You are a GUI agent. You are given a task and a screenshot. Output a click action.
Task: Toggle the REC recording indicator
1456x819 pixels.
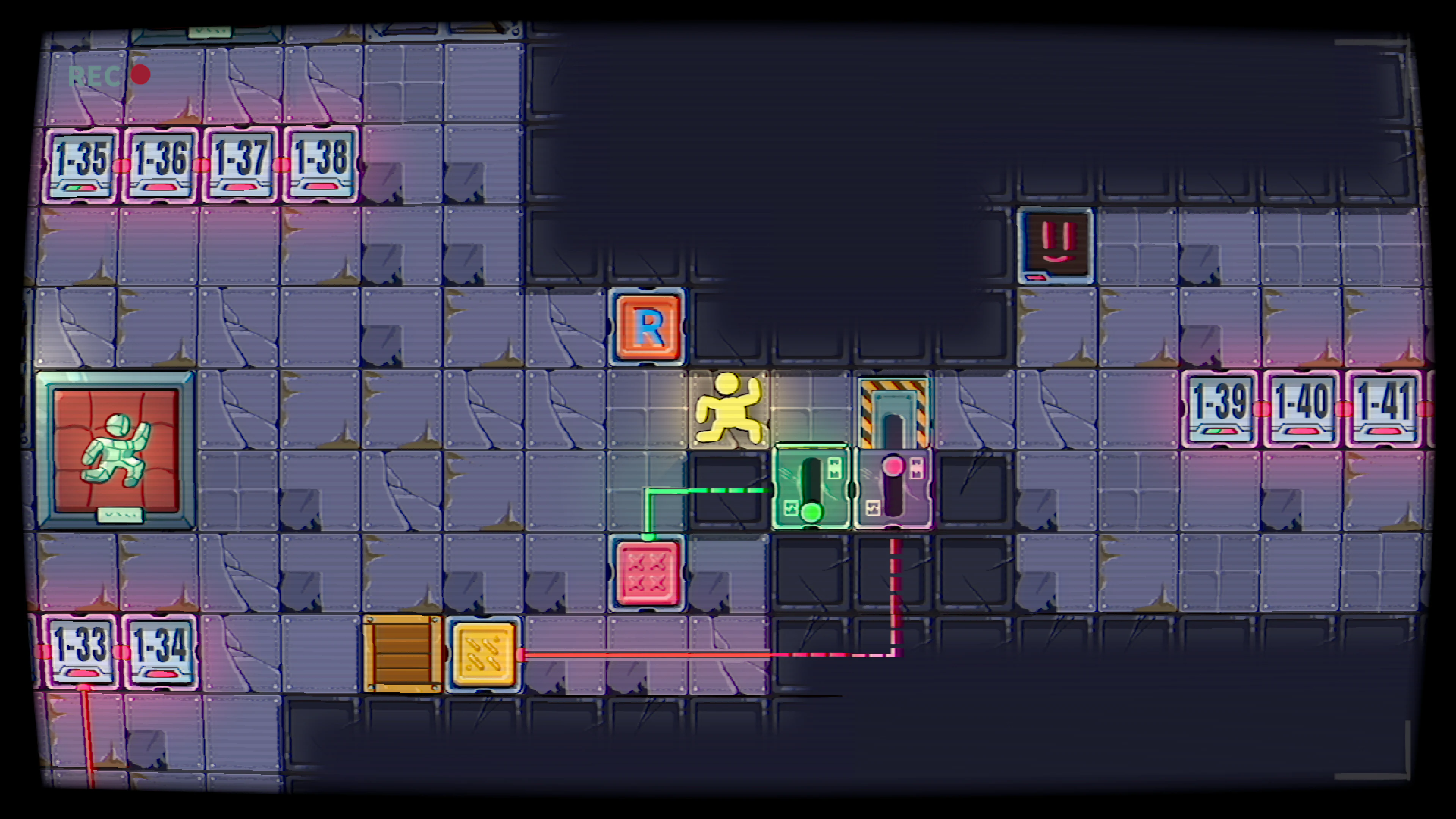click(x=107, y=74)
